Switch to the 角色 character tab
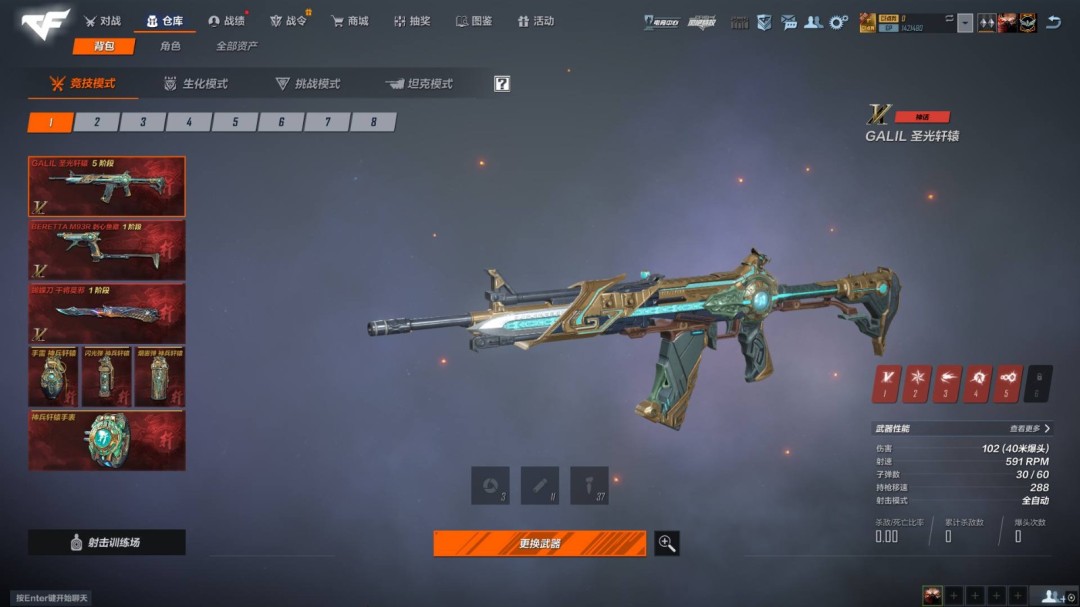1080x607 pixels. pyautogui.click(x=170, y=46)
